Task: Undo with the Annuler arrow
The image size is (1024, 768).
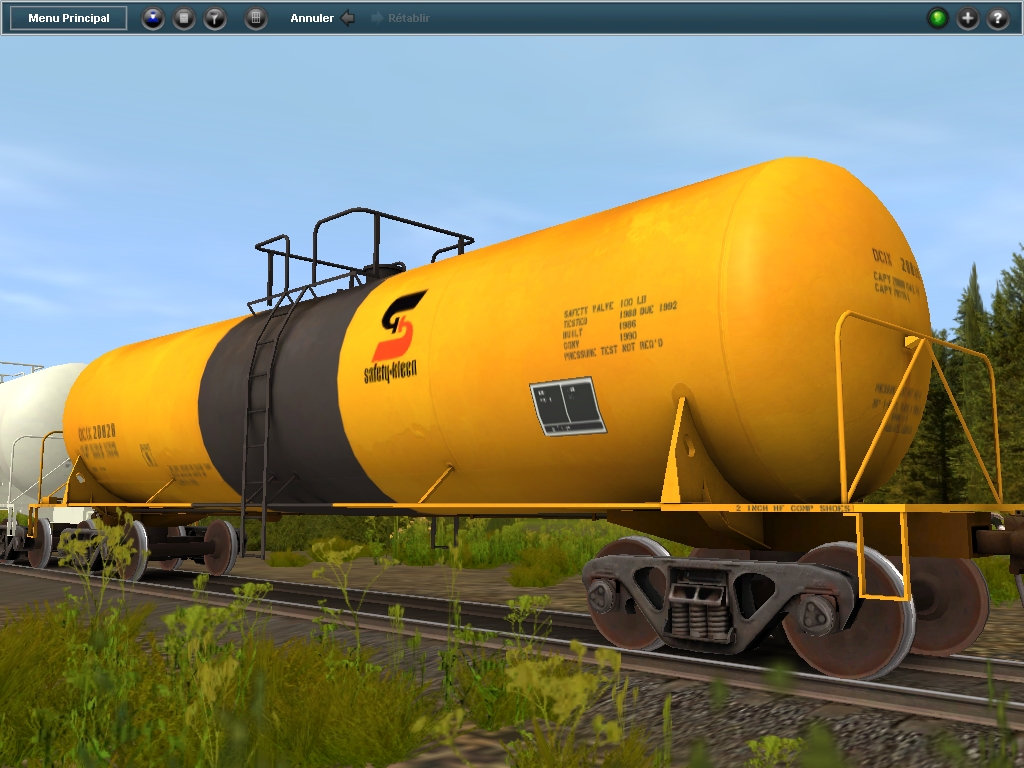Action: [347, 18]
